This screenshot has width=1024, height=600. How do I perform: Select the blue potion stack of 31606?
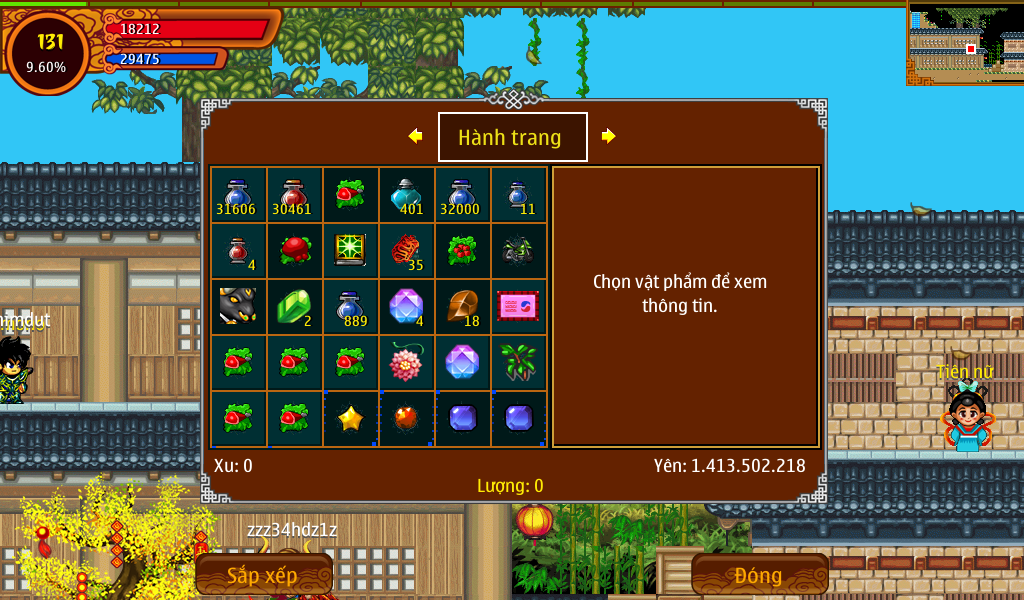pos(238,195)
